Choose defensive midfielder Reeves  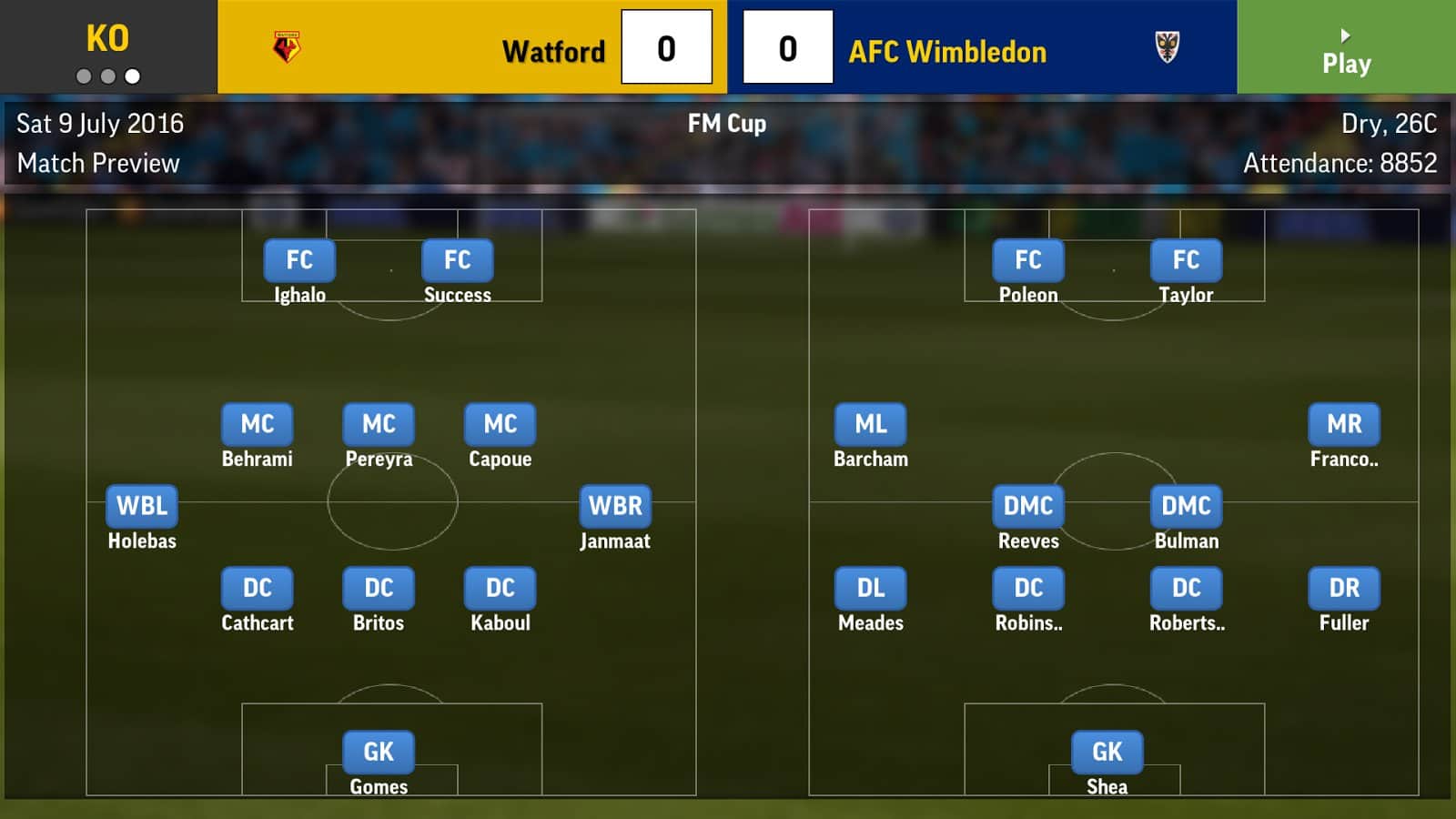tap(1028, 506)
